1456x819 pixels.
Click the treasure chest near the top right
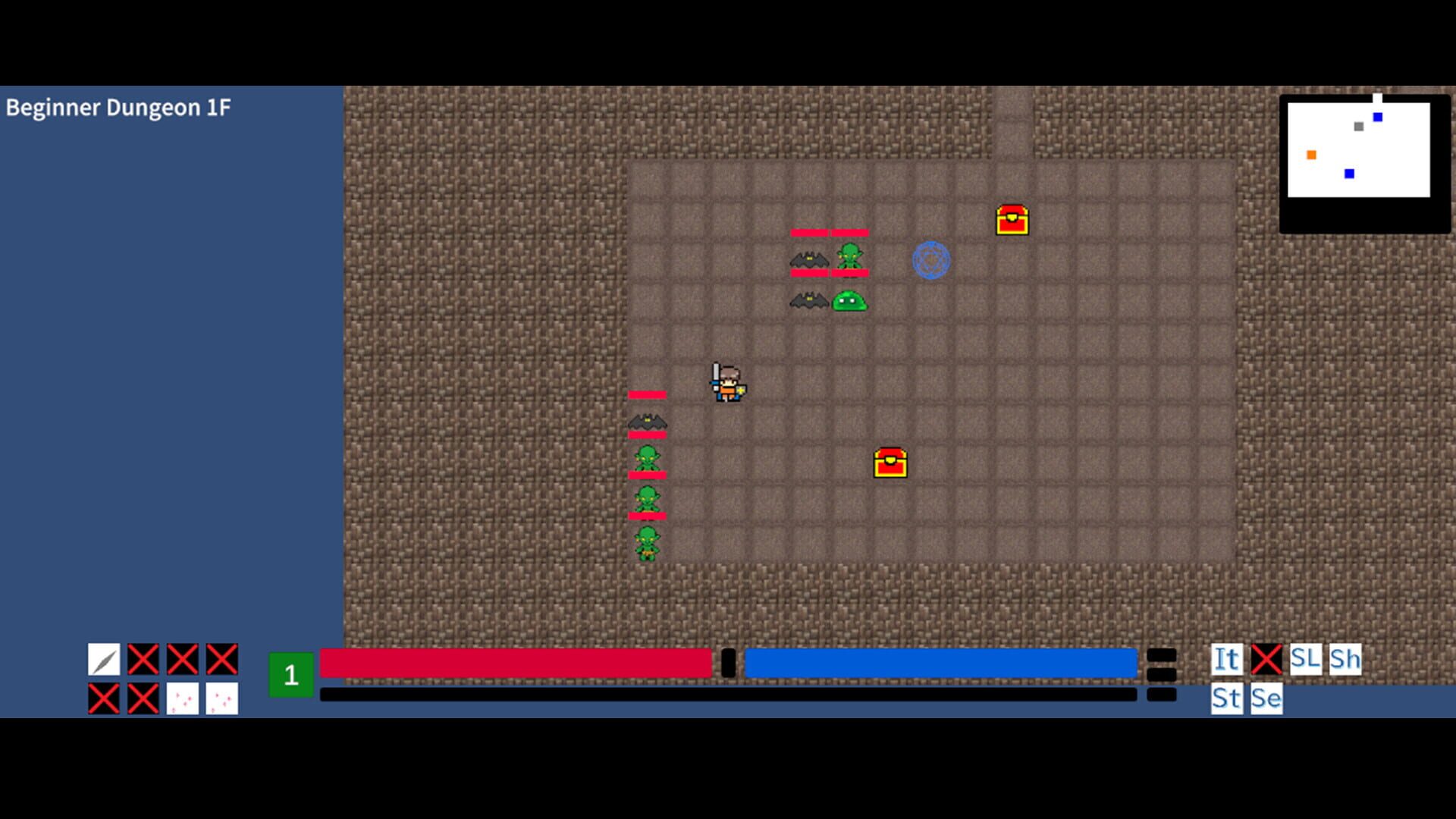coord(1012,220)
